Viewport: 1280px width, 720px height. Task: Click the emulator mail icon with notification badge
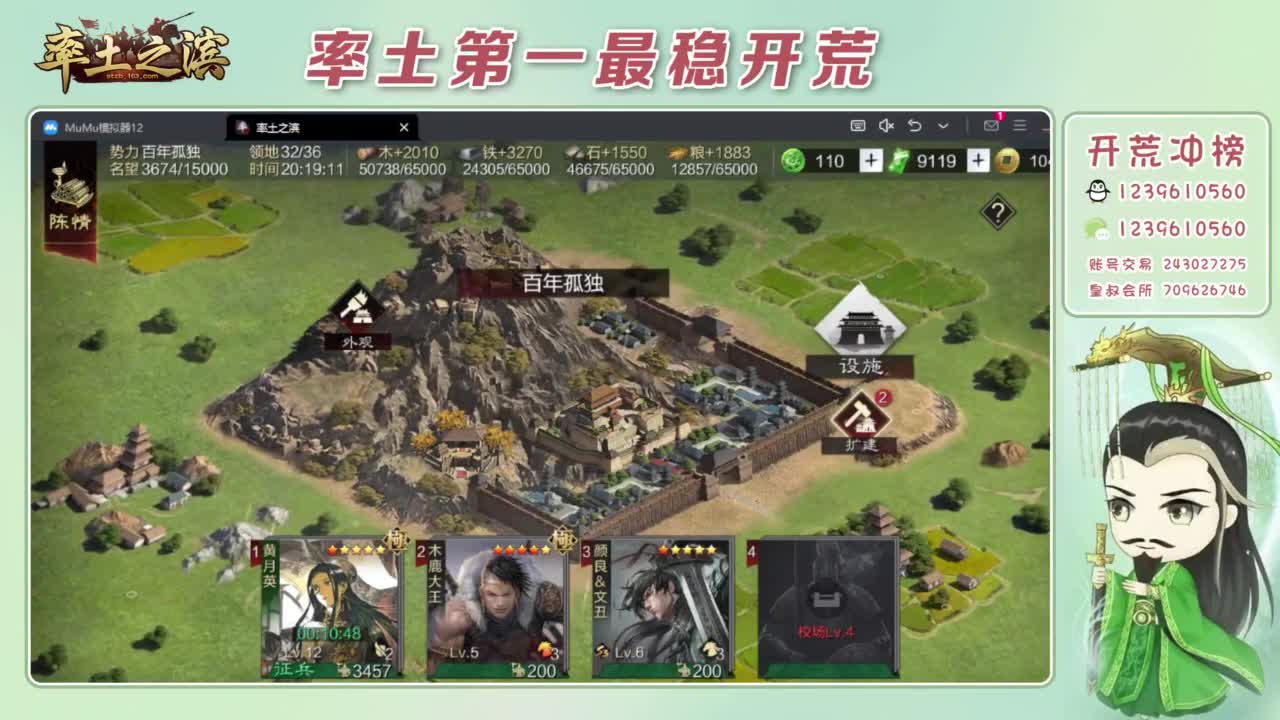(990, 125)
